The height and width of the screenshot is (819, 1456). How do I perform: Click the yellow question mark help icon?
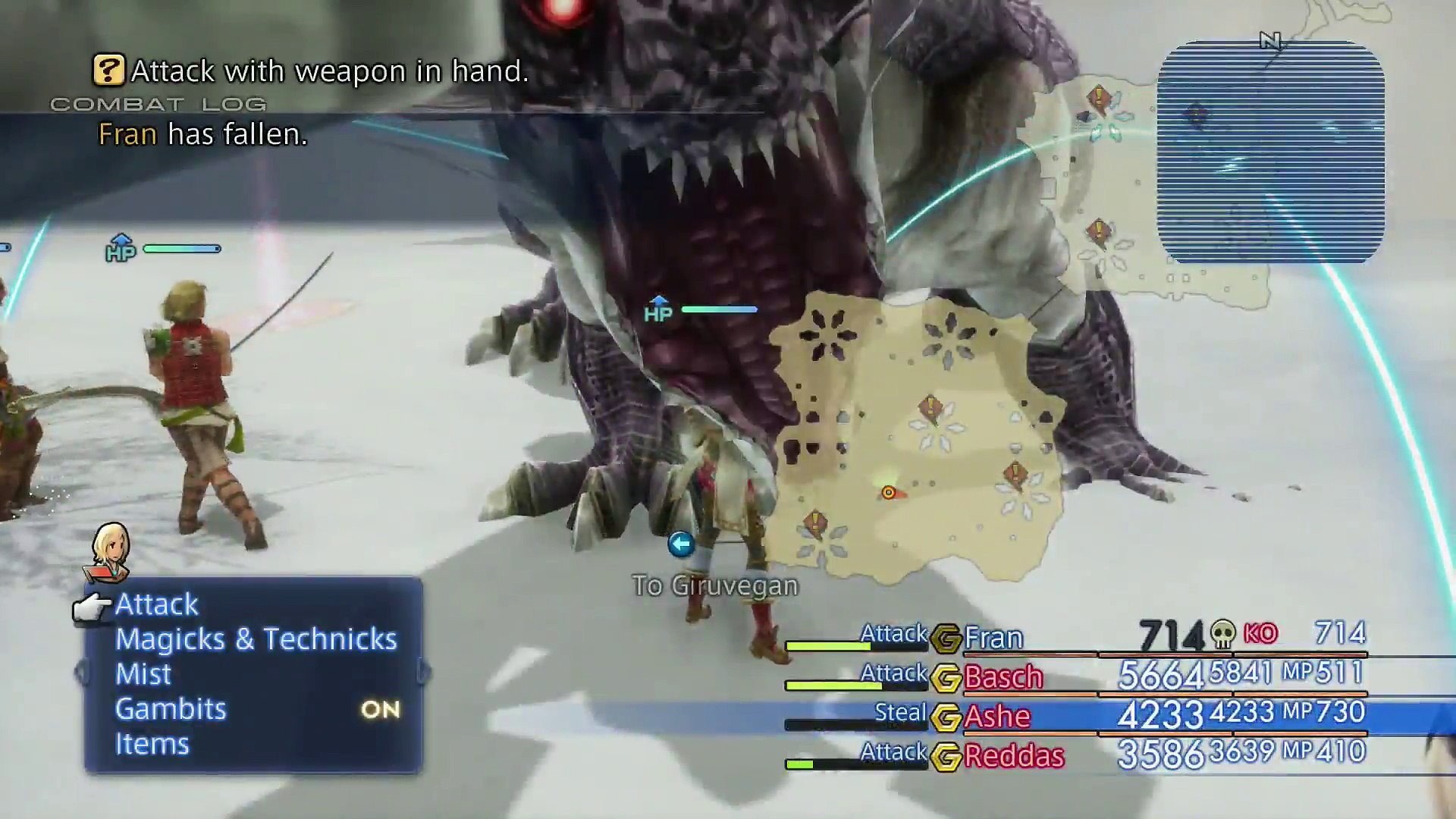coord(108,71)
